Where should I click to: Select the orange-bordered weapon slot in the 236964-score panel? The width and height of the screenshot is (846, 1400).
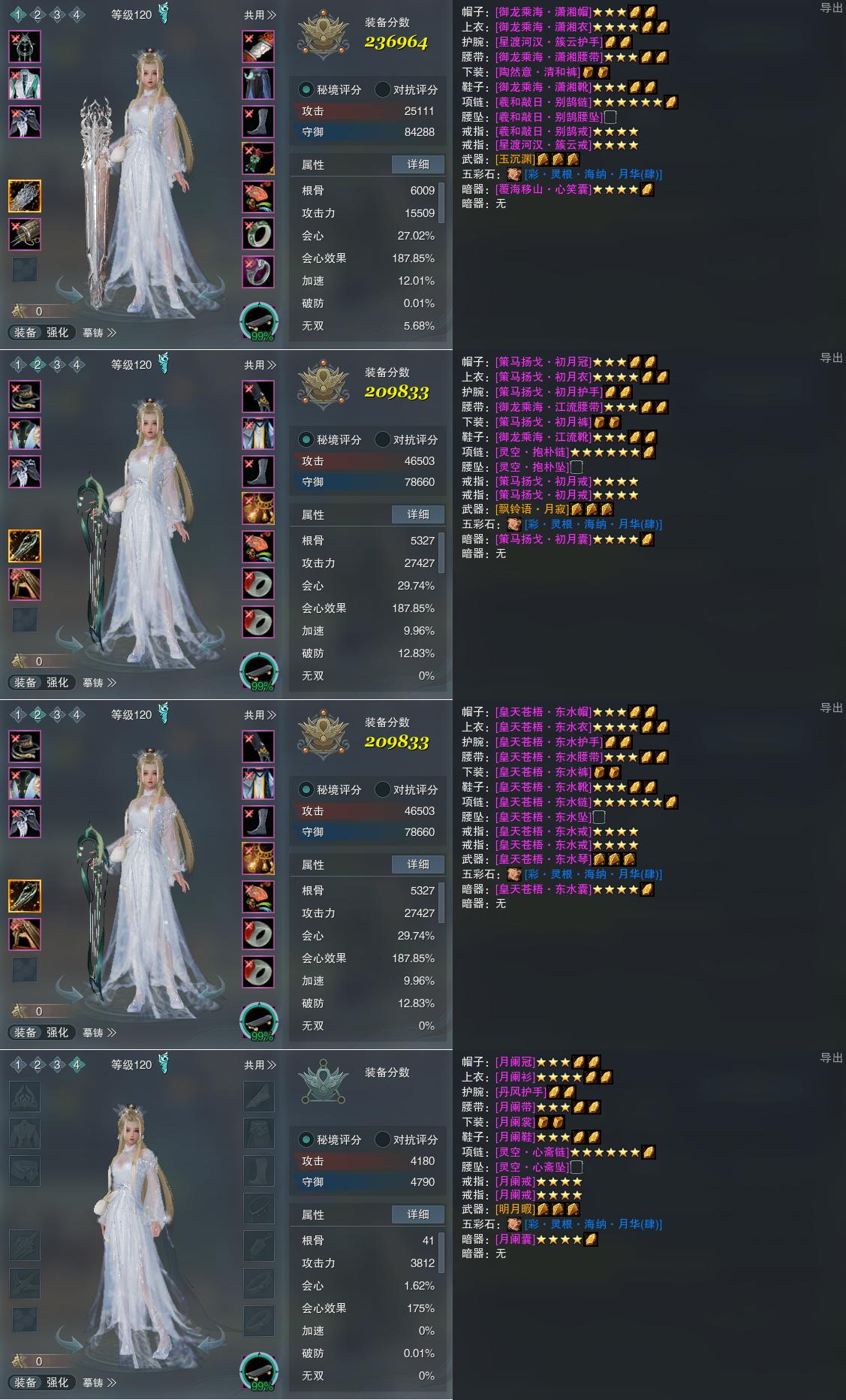click(x=25, y=196)
